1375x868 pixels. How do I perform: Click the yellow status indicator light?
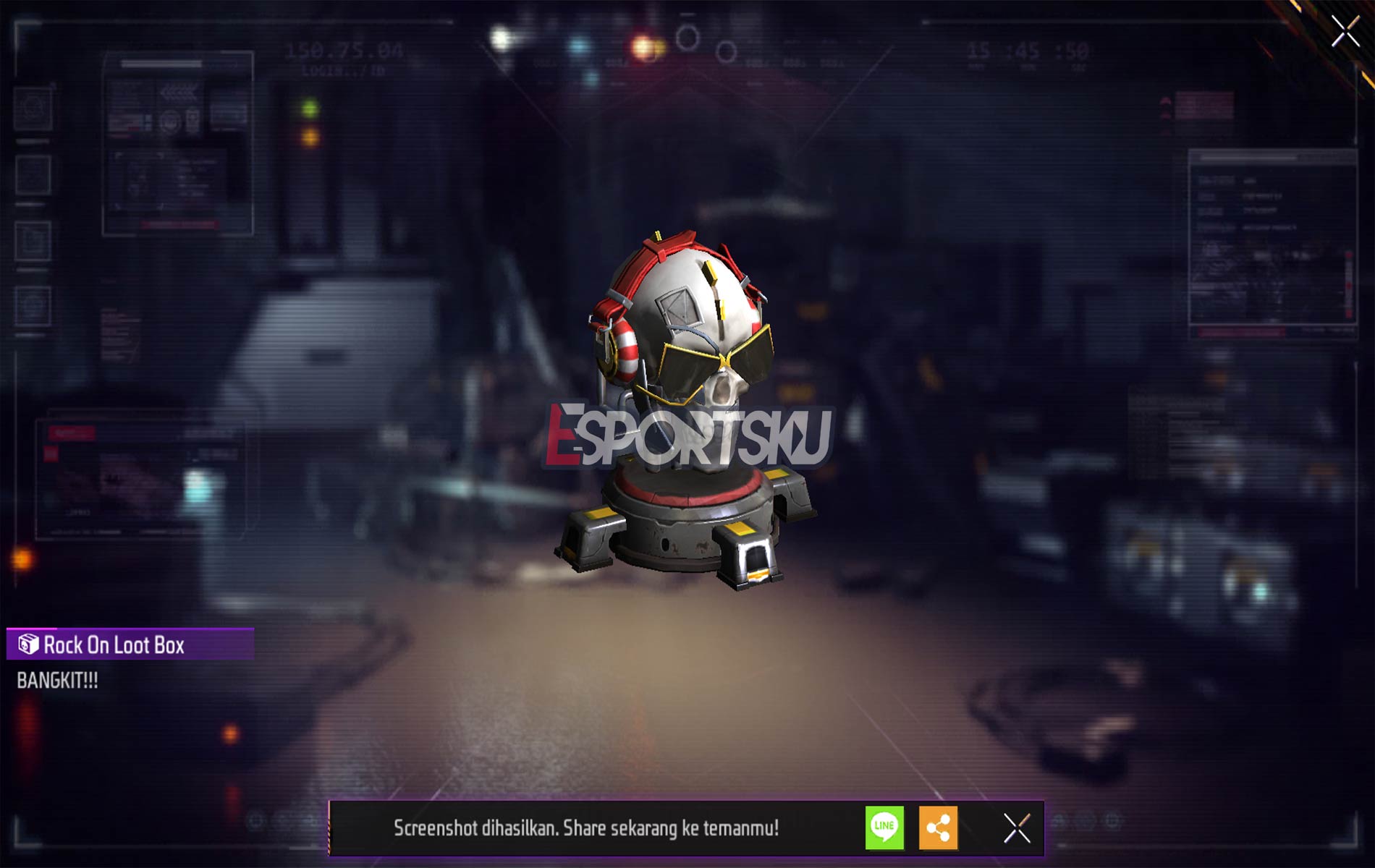coord(310,137)
